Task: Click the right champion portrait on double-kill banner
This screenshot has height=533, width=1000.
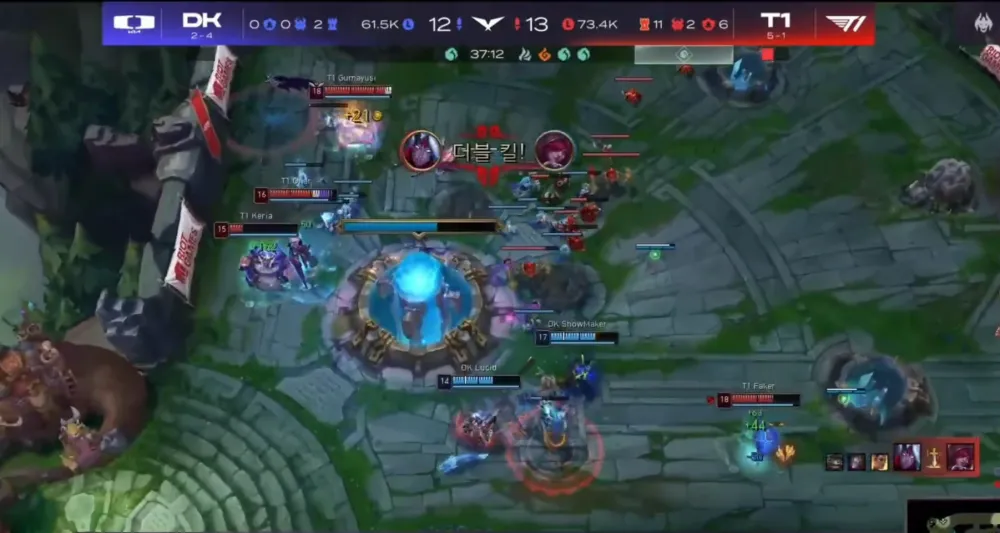Action: pyautogui.click(x=554, y=150)
